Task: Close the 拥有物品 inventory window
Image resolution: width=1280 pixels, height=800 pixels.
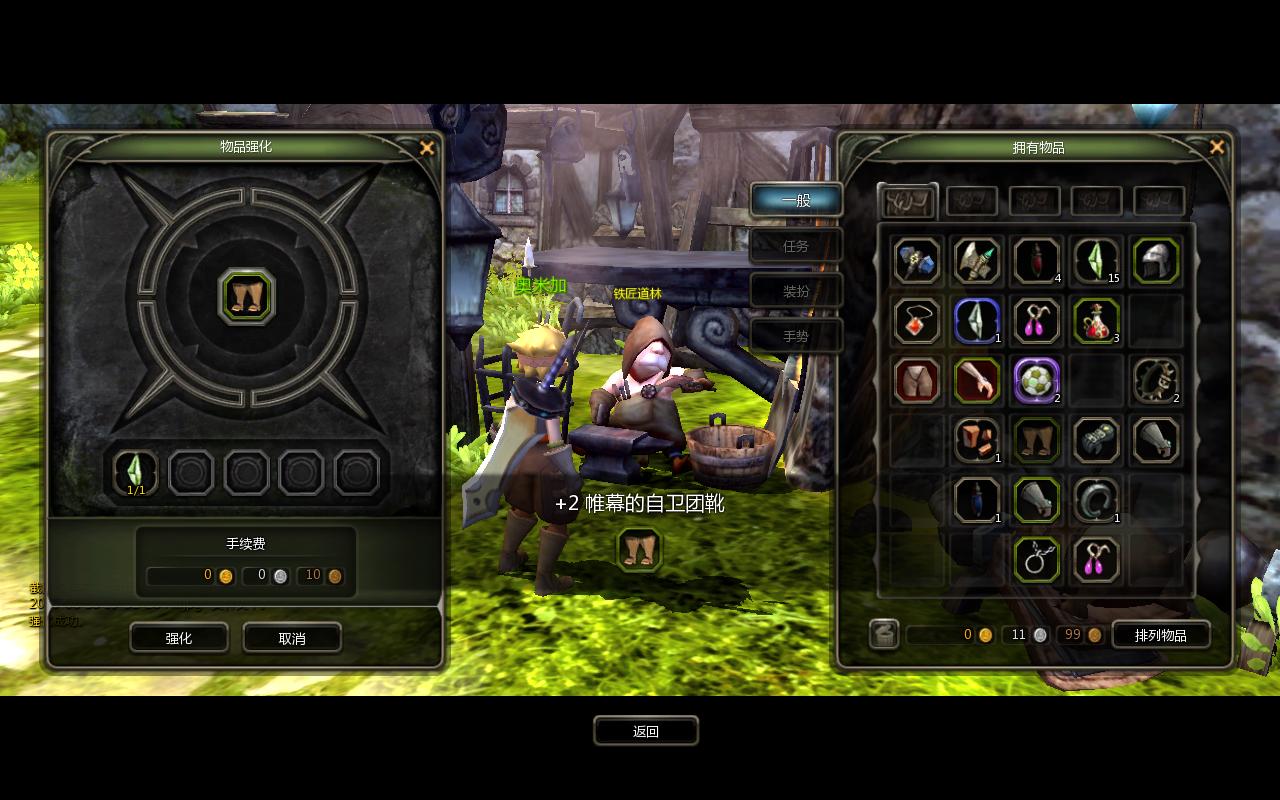Action: tap(1217, 148)
